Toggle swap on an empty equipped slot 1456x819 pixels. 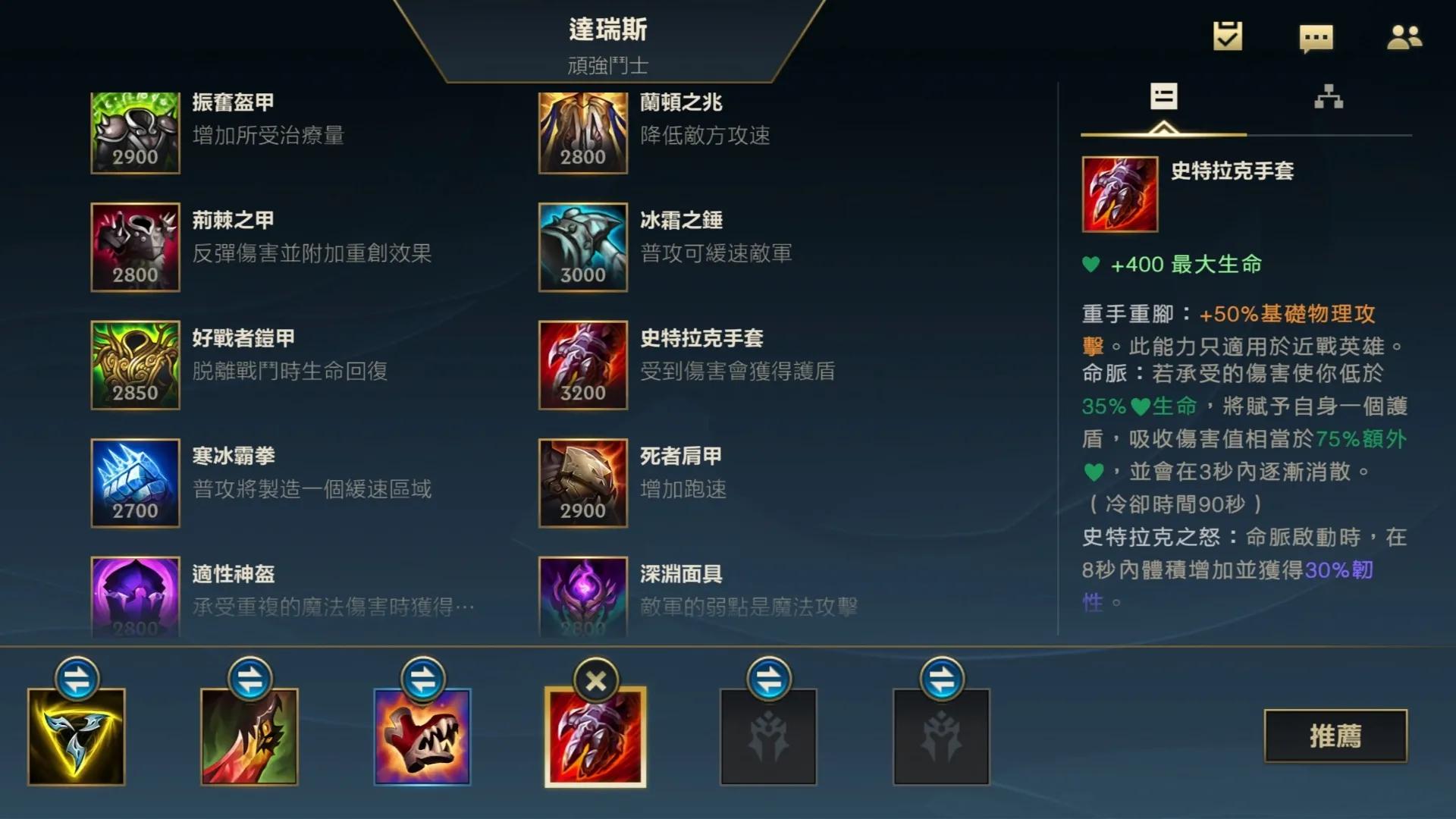coord(768,680)
